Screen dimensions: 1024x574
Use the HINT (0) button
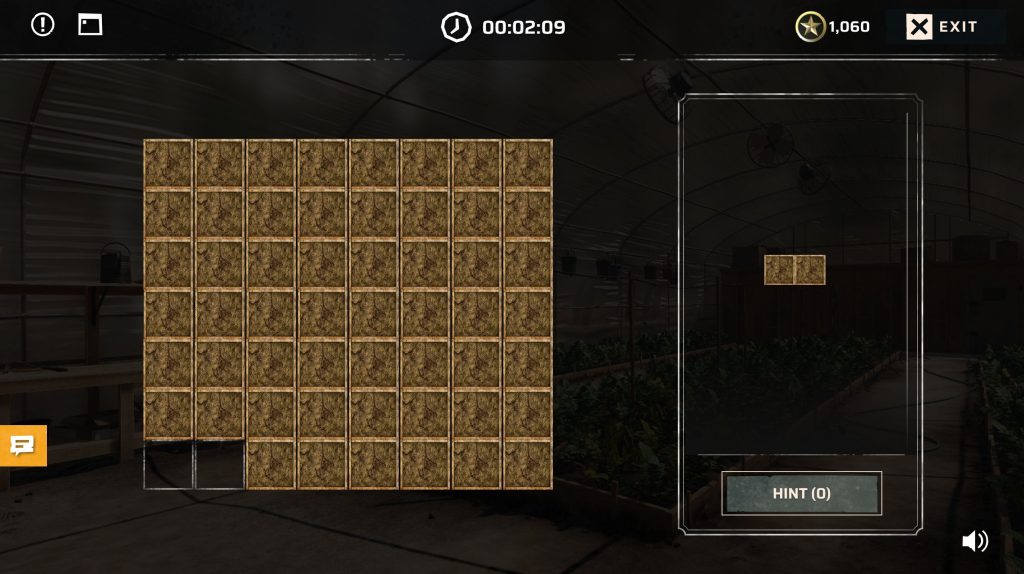point(801,493)
